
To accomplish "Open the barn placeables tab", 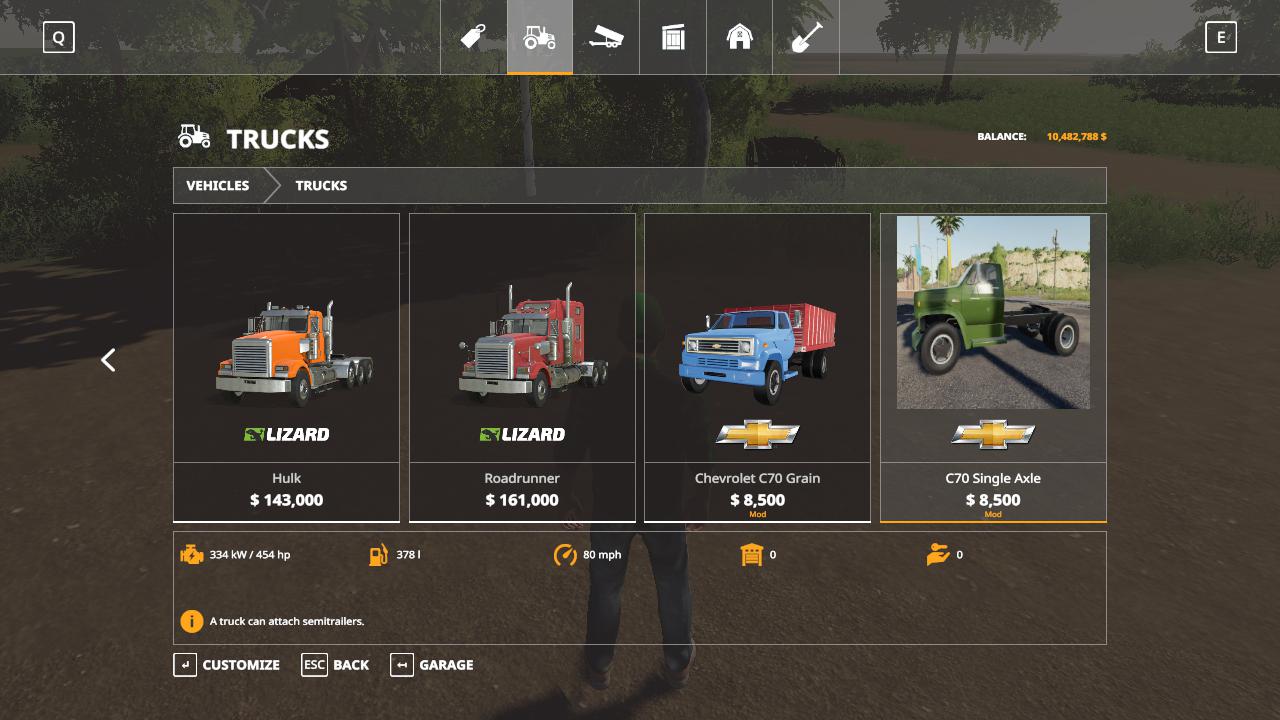I will [739, 38].
